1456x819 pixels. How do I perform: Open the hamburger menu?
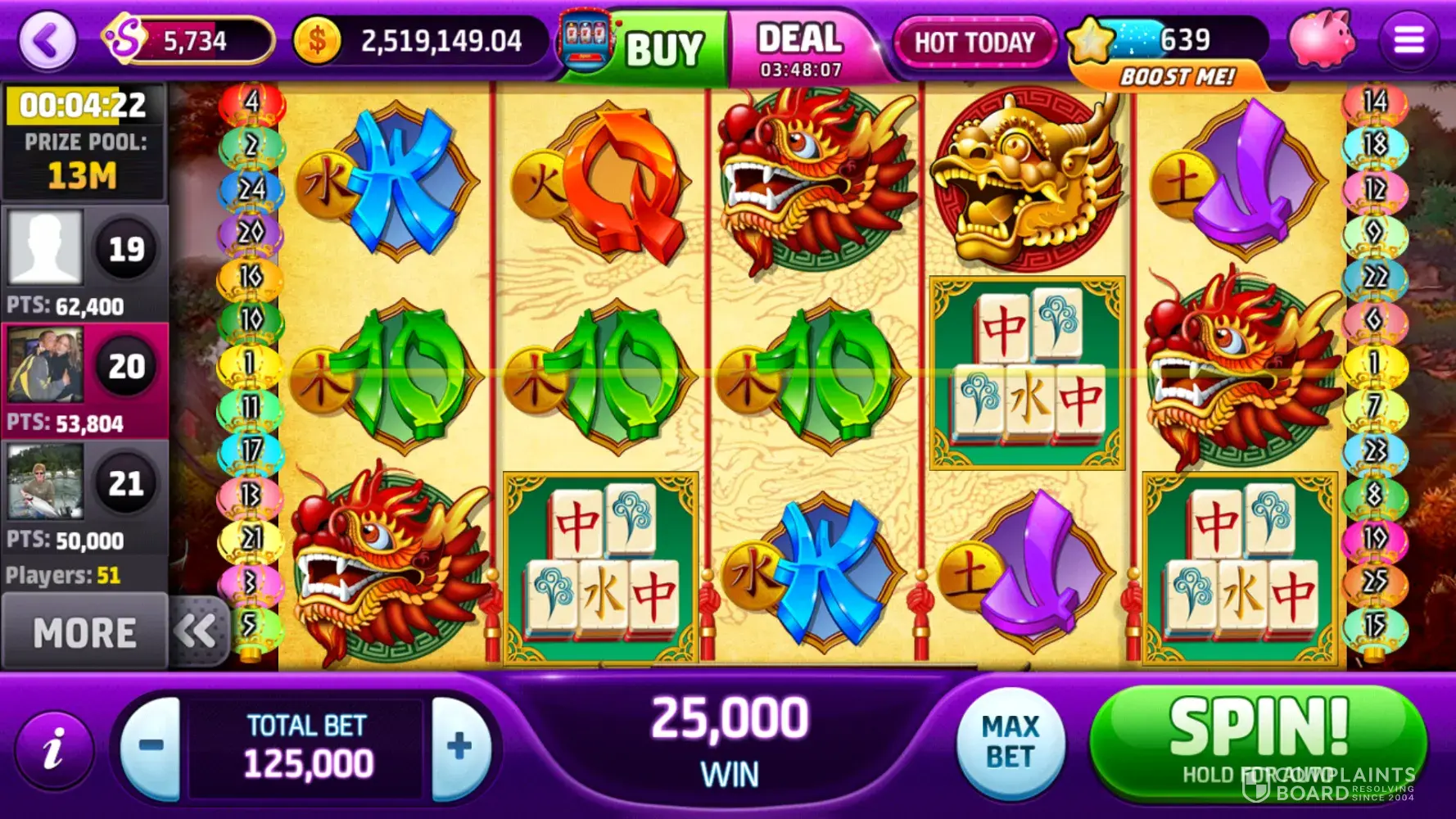coord(1409,39)
